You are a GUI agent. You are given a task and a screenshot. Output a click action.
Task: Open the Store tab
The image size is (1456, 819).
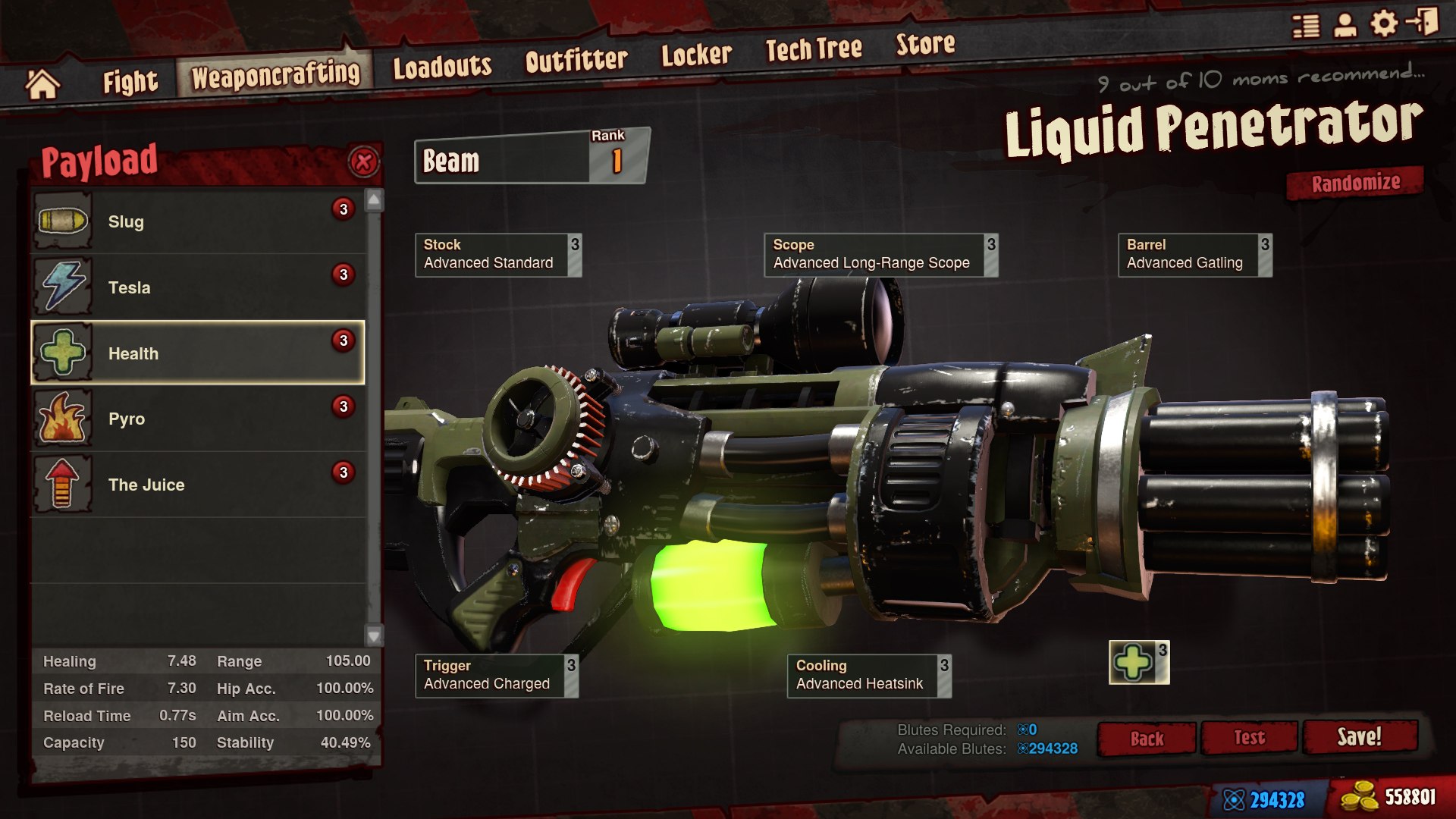[925, 45]
